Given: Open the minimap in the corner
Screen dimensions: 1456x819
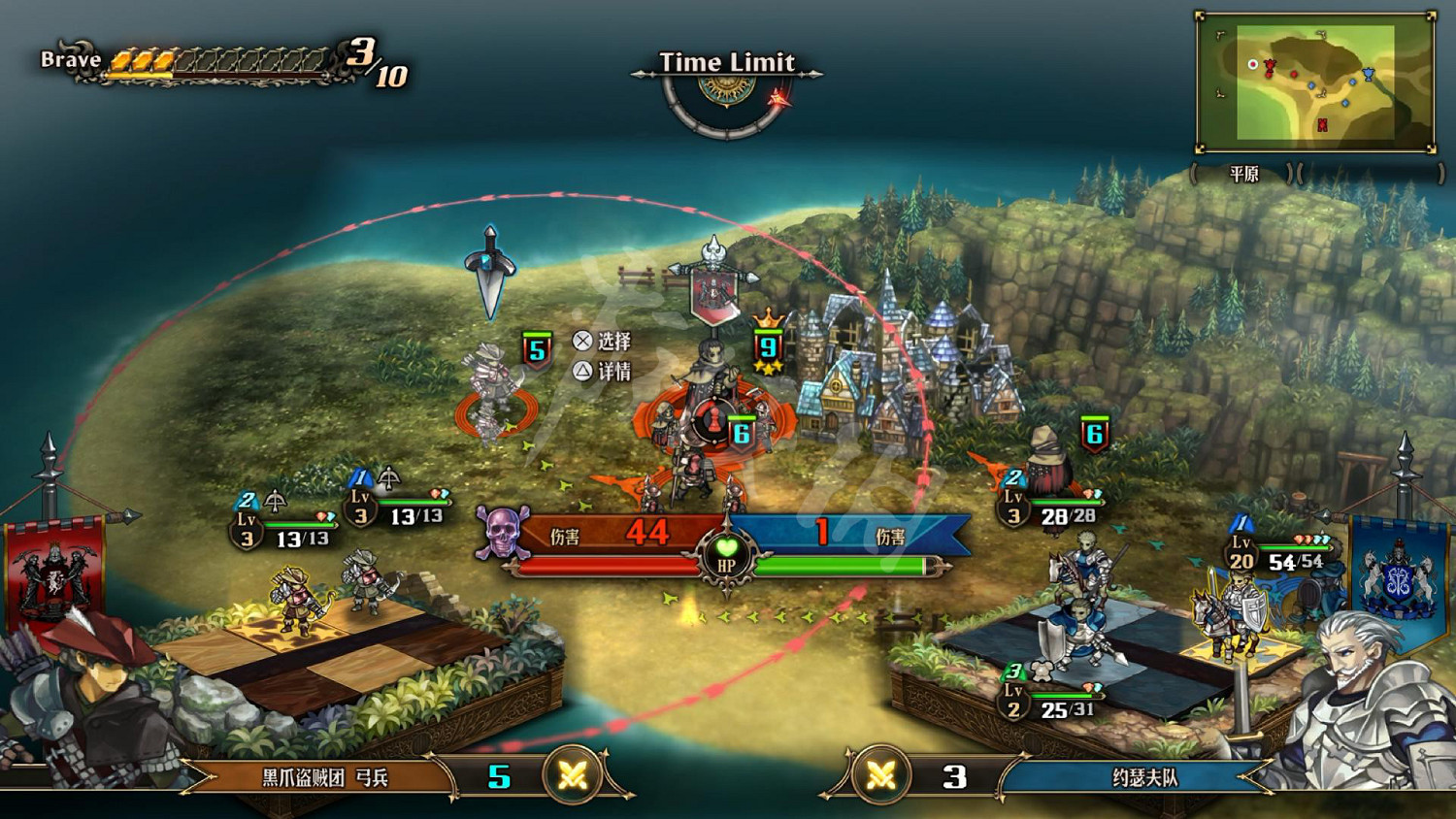Looking at the screenshot, I should click(1315, 83).
